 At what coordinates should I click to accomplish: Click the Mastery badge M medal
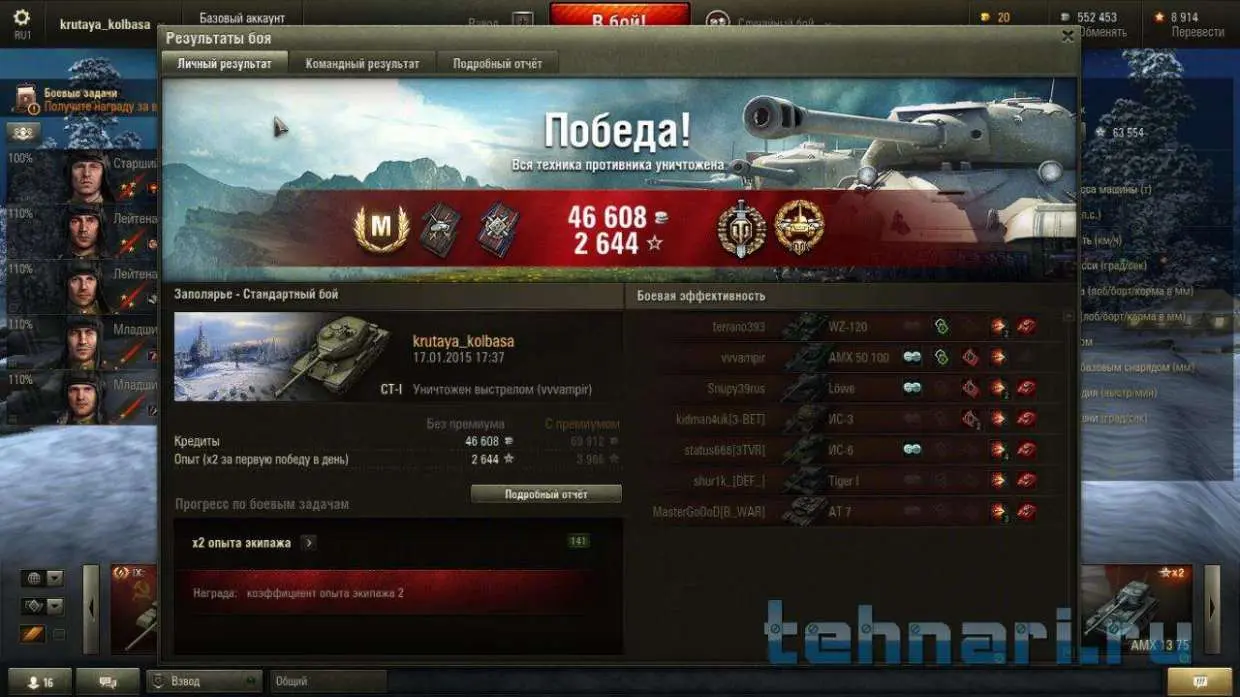[x=381, y=229]
